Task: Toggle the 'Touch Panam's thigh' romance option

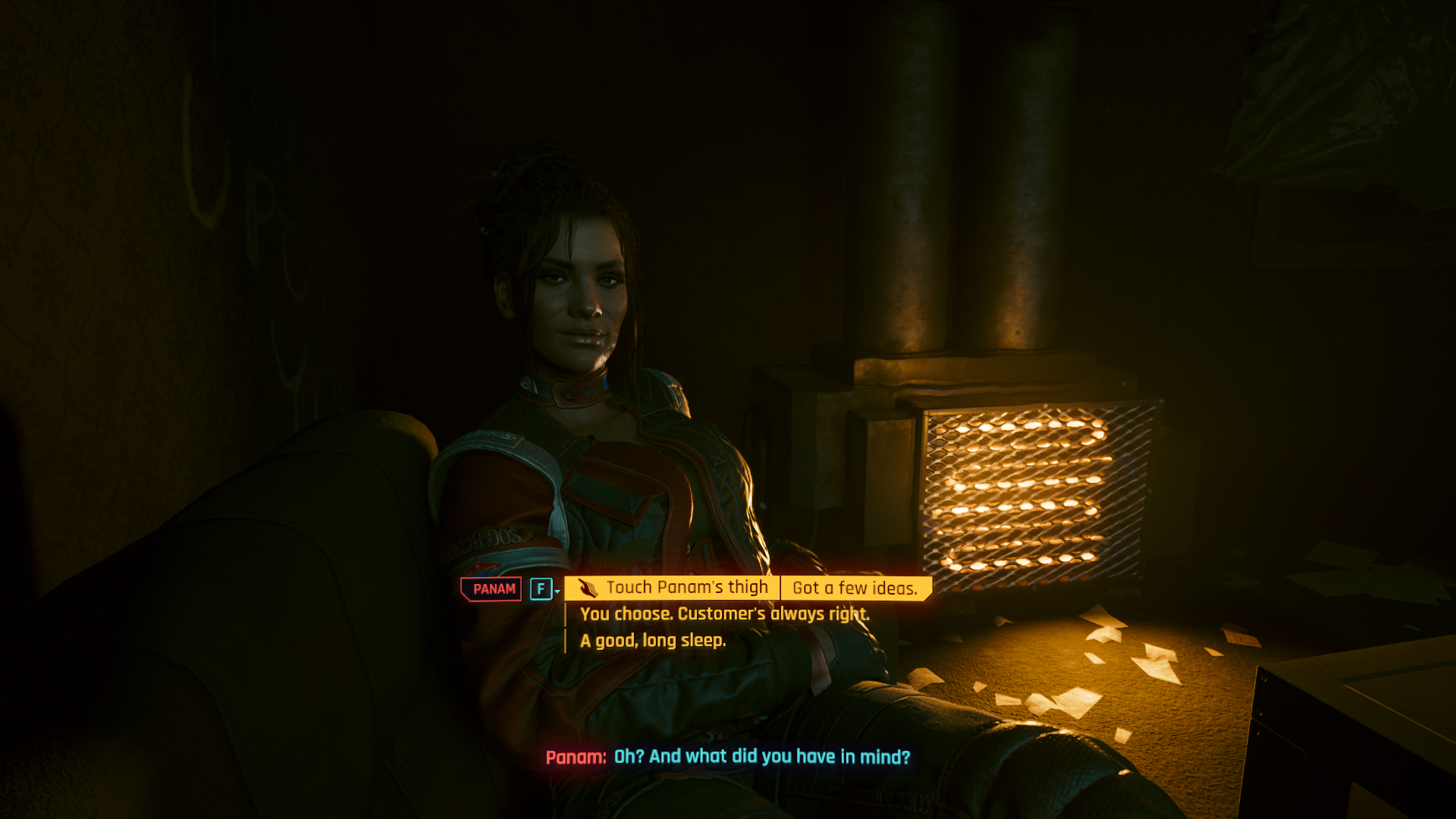Action: pyautogui.click(x=686, y=587)
